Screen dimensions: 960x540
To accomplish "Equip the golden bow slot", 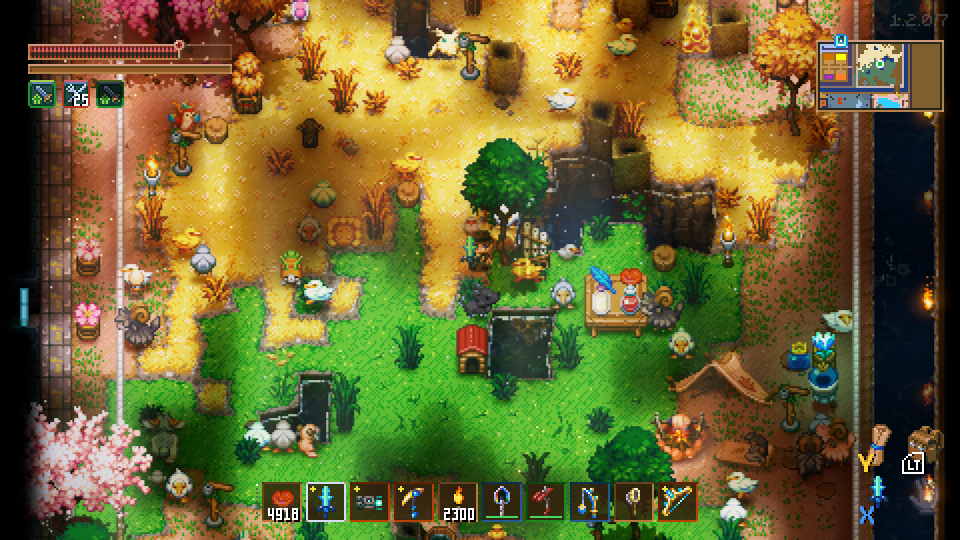I will pyautogui.click(x=678, y=501).
